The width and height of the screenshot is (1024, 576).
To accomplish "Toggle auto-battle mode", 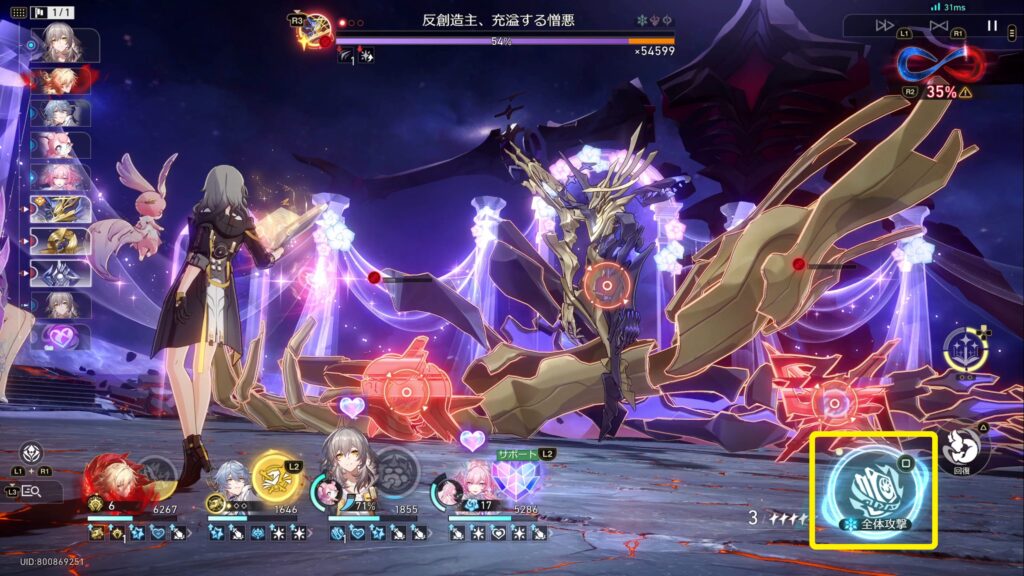I will pyautogui.click(x=938, y=26).
